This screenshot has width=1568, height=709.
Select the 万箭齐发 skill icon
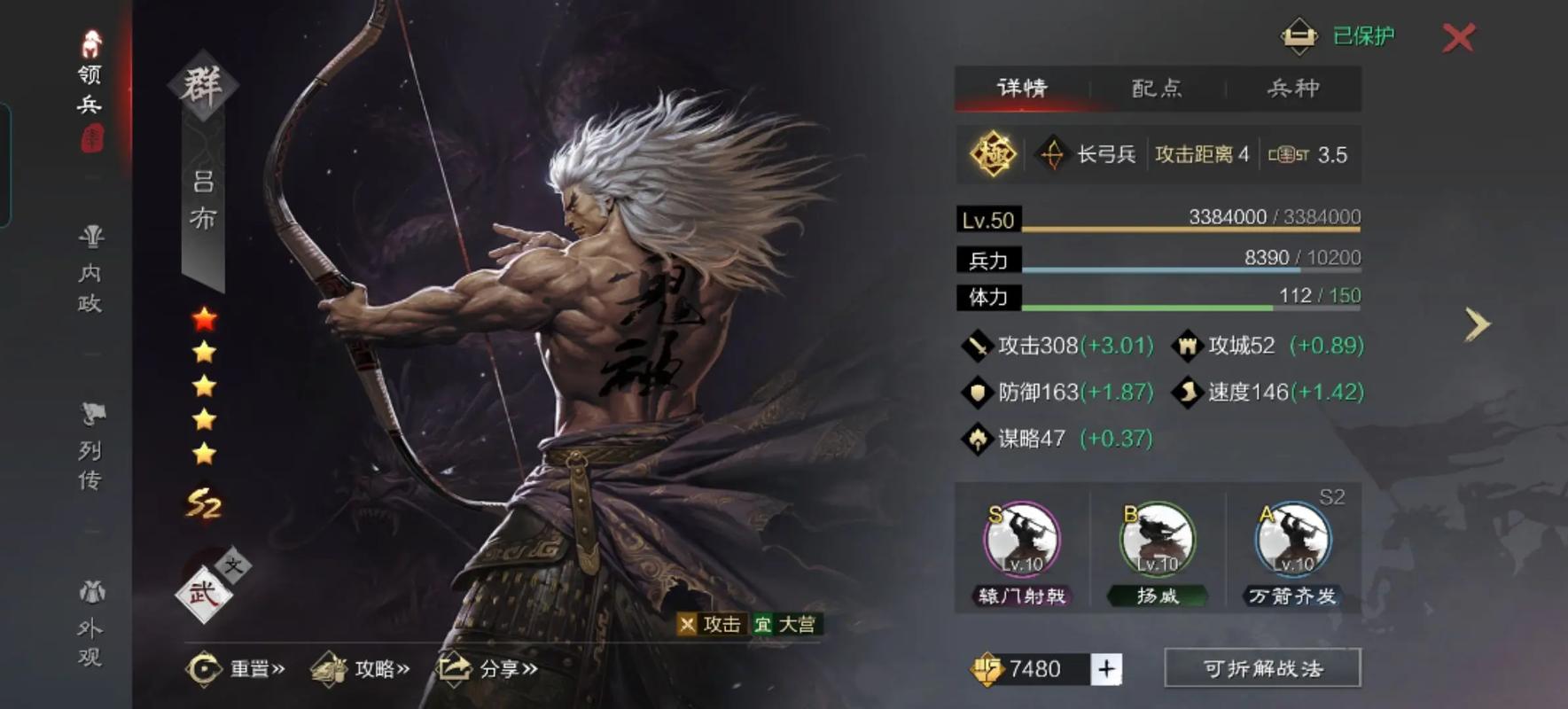tap(1293, 539)
